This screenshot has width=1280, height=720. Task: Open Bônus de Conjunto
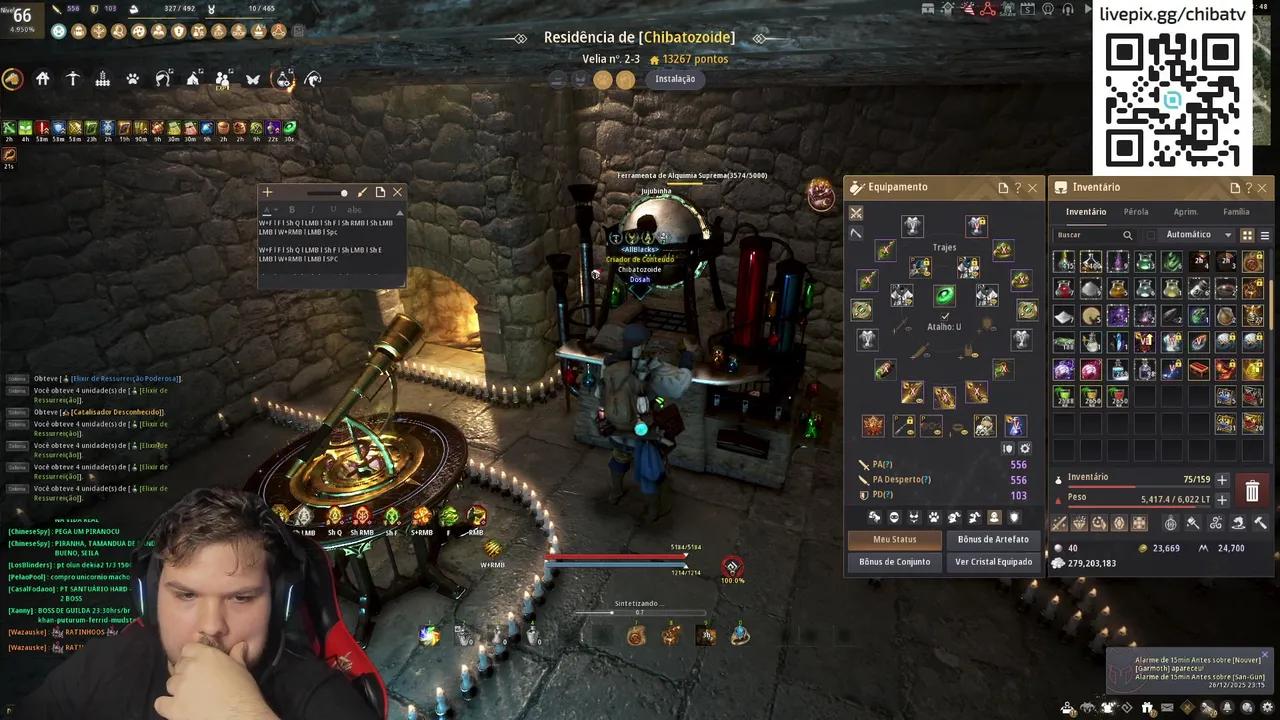pos(894,562)
